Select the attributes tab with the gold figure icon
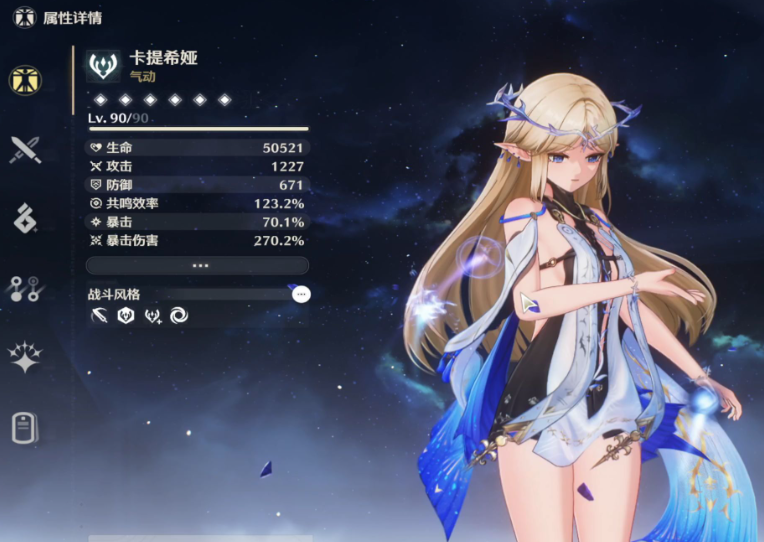Screen dimensions: 764x542 pos(25,80)
